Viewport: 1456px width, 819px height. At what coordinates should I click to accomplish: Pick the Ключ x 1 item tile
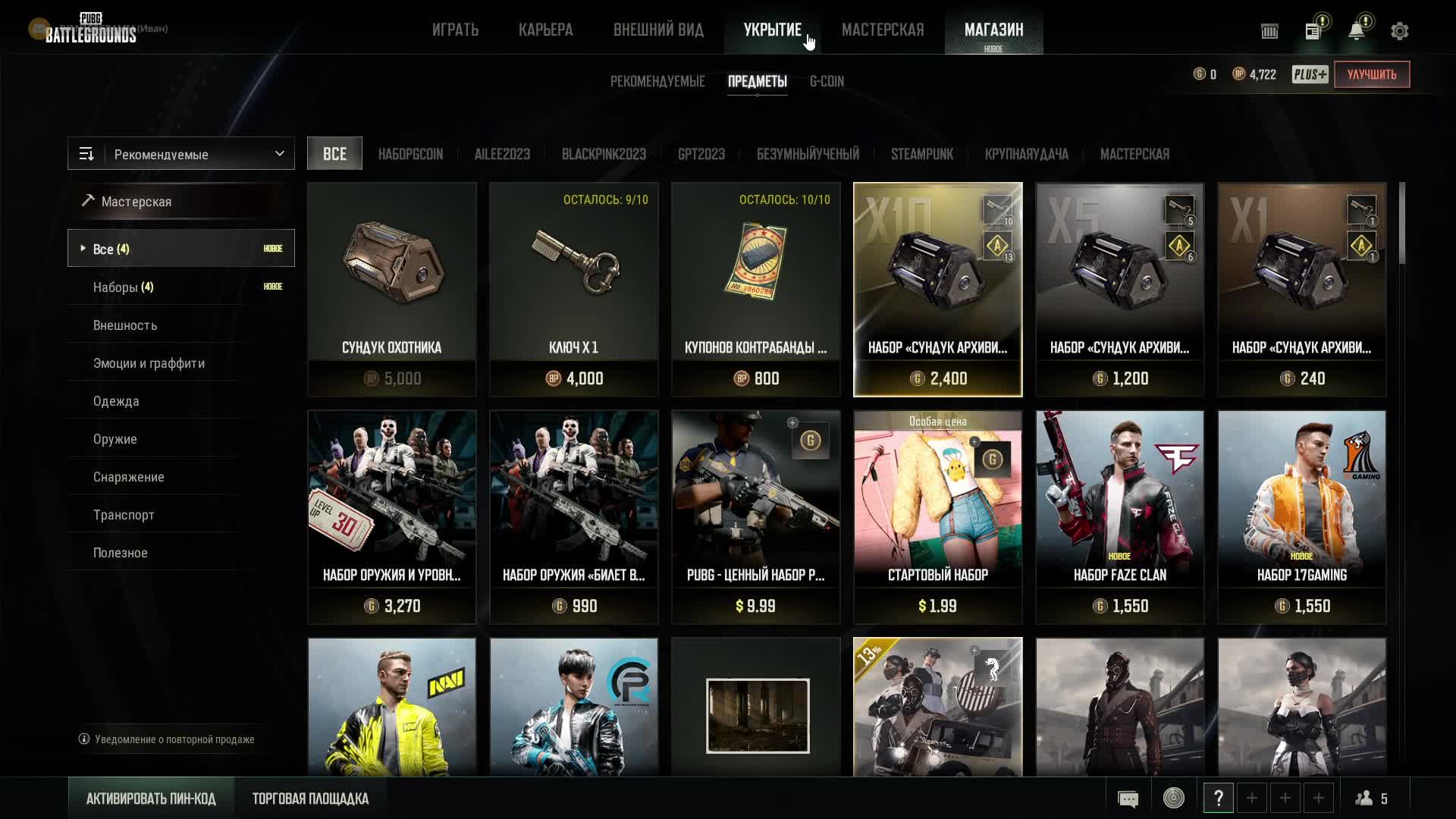[x=574, y=289]
